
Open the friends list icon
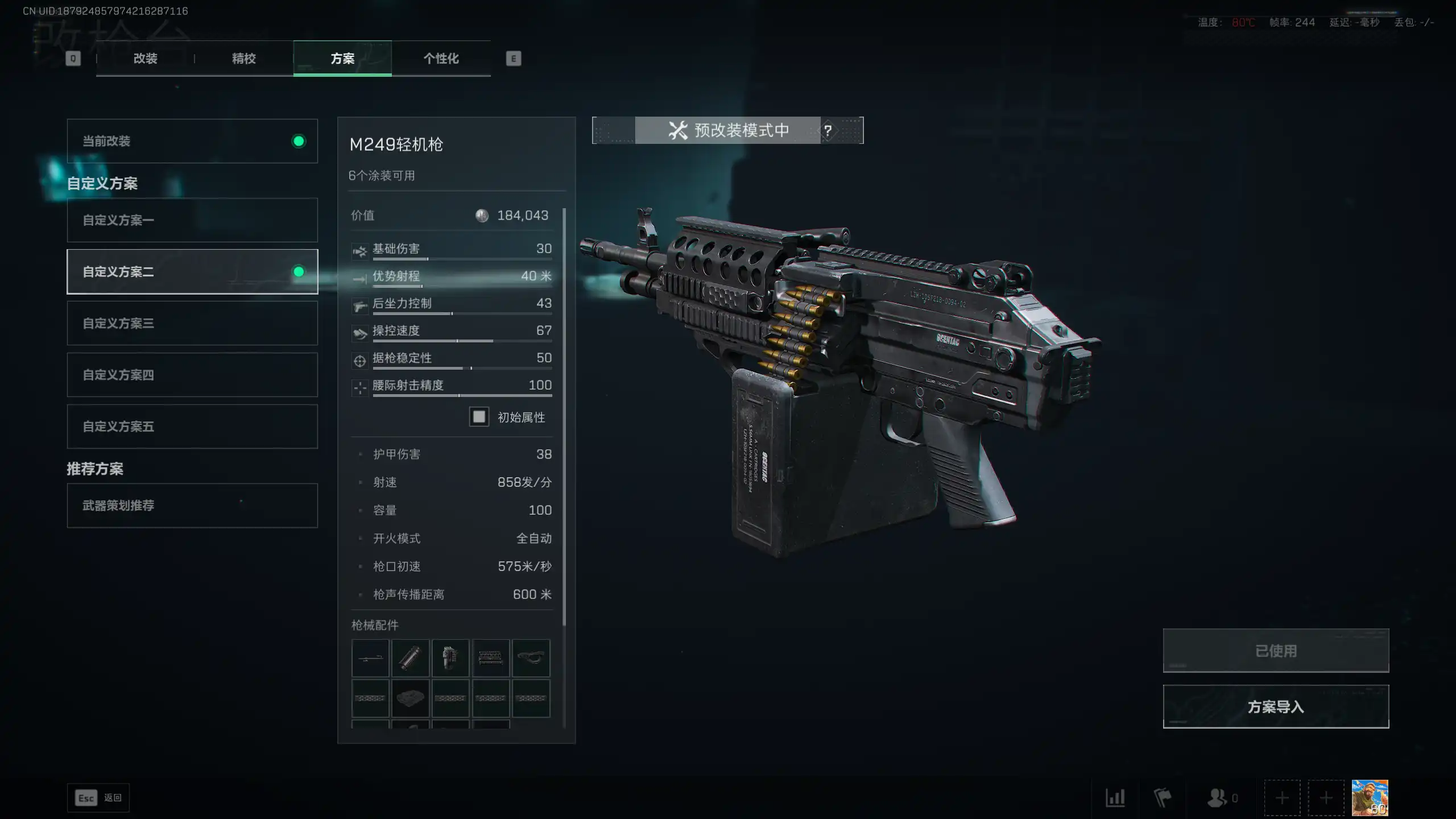tap(1217, 798)
